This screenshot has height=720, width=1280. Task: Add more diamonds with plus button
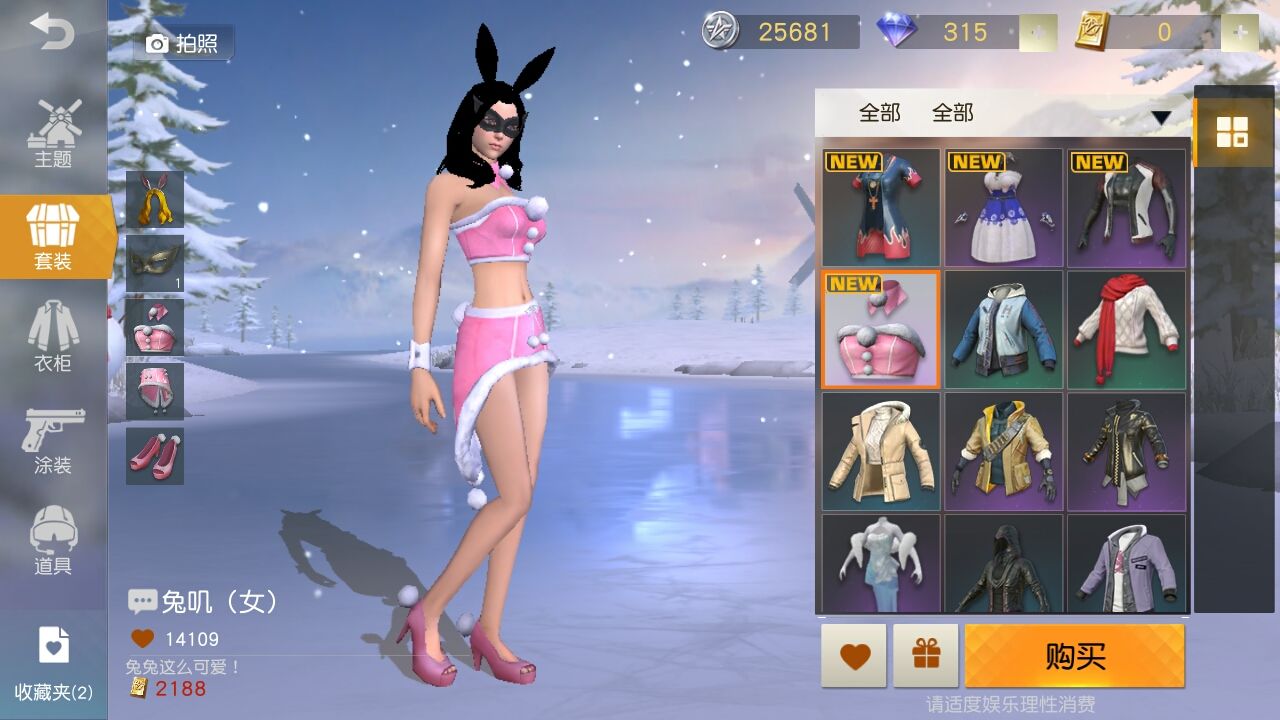click(x=1038, y=33)
